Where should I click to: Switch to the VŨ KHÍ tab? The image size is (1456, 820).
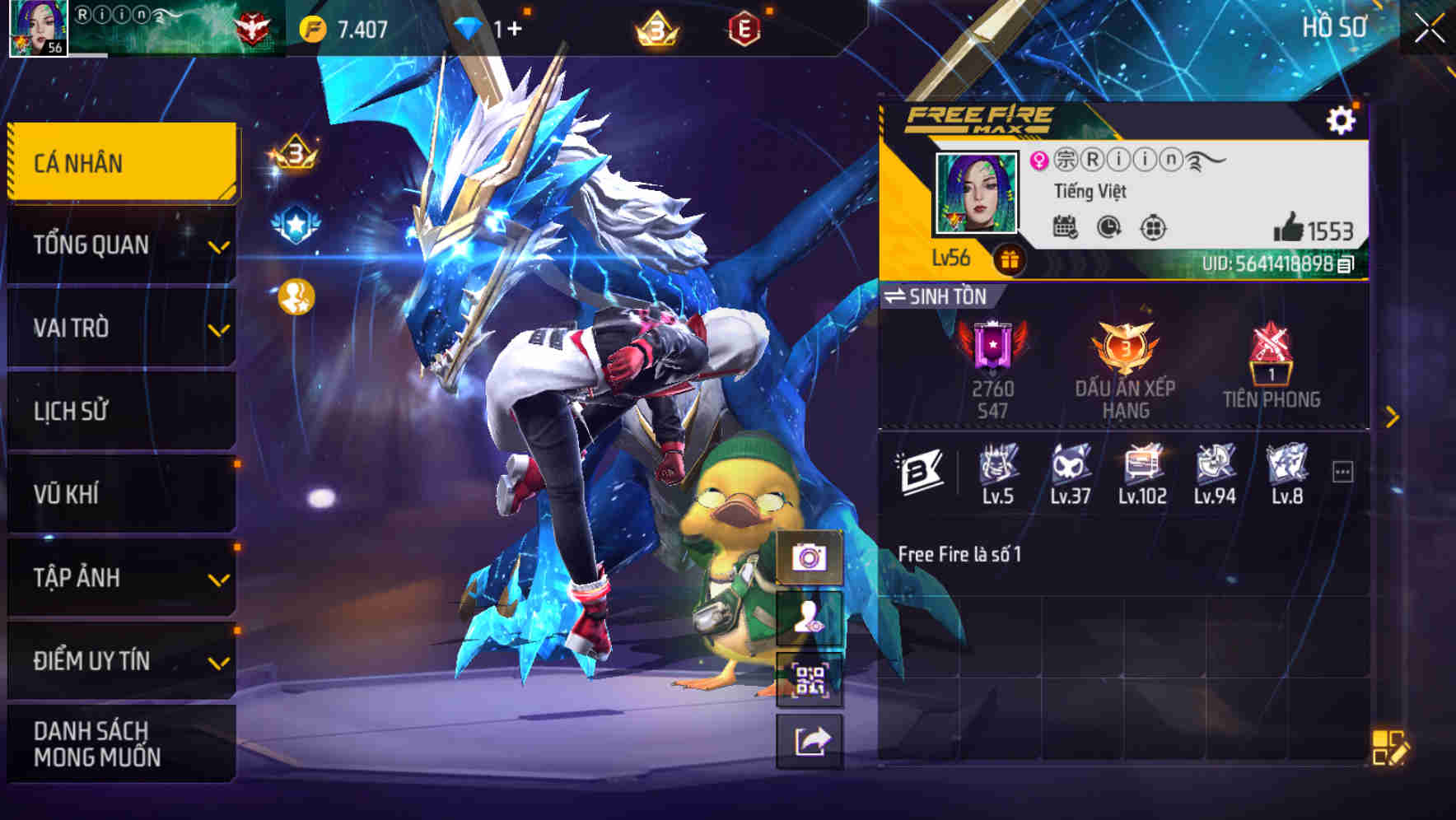point(120,494)
